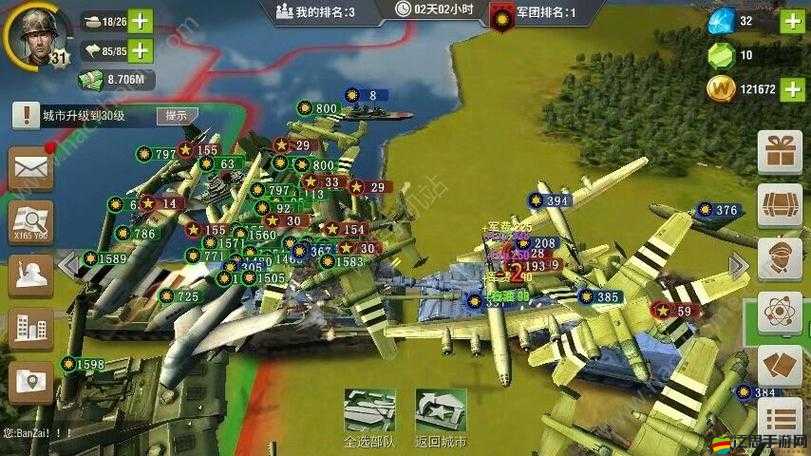This screenshot has width=811, height=456.
Task: Select all troops with 全选部队
Action: coord(369,418)
